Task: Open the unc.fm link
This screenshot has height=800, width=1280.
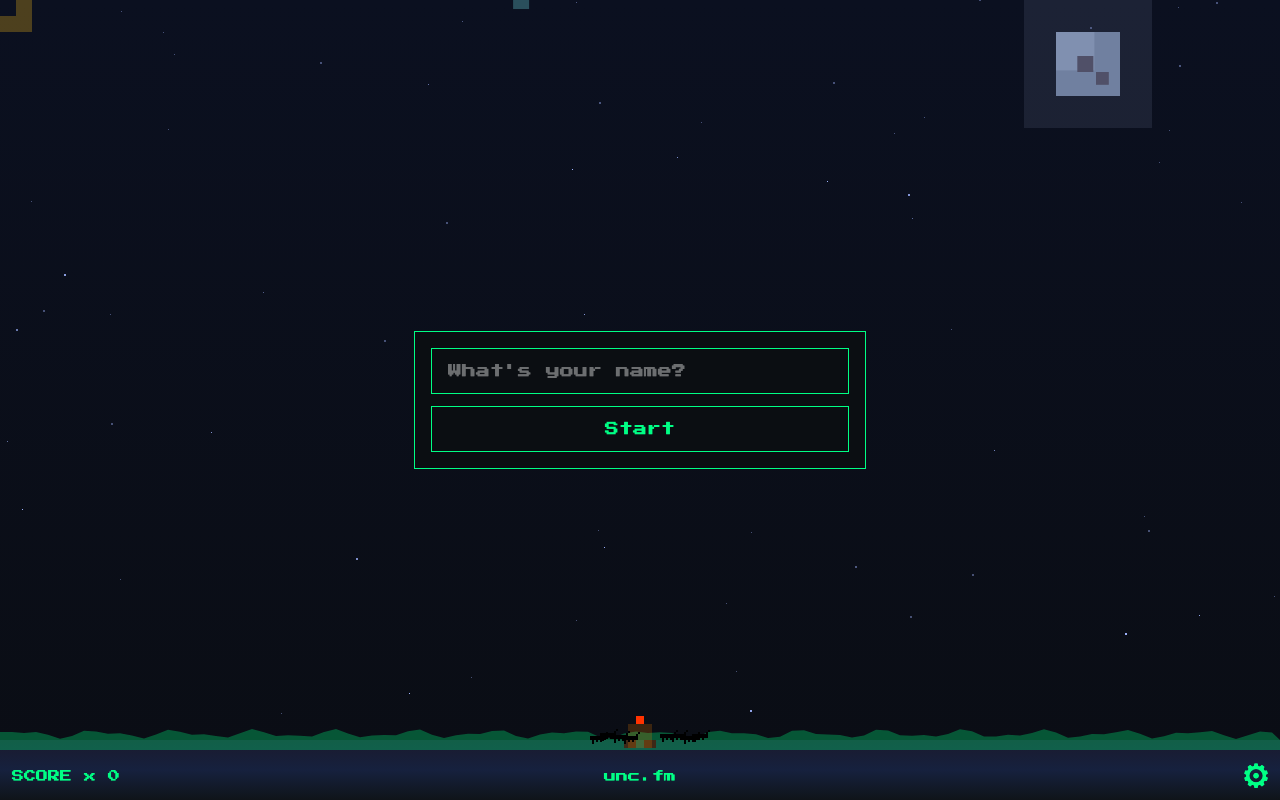Action: pyautogui.click(x=639, y=776)
